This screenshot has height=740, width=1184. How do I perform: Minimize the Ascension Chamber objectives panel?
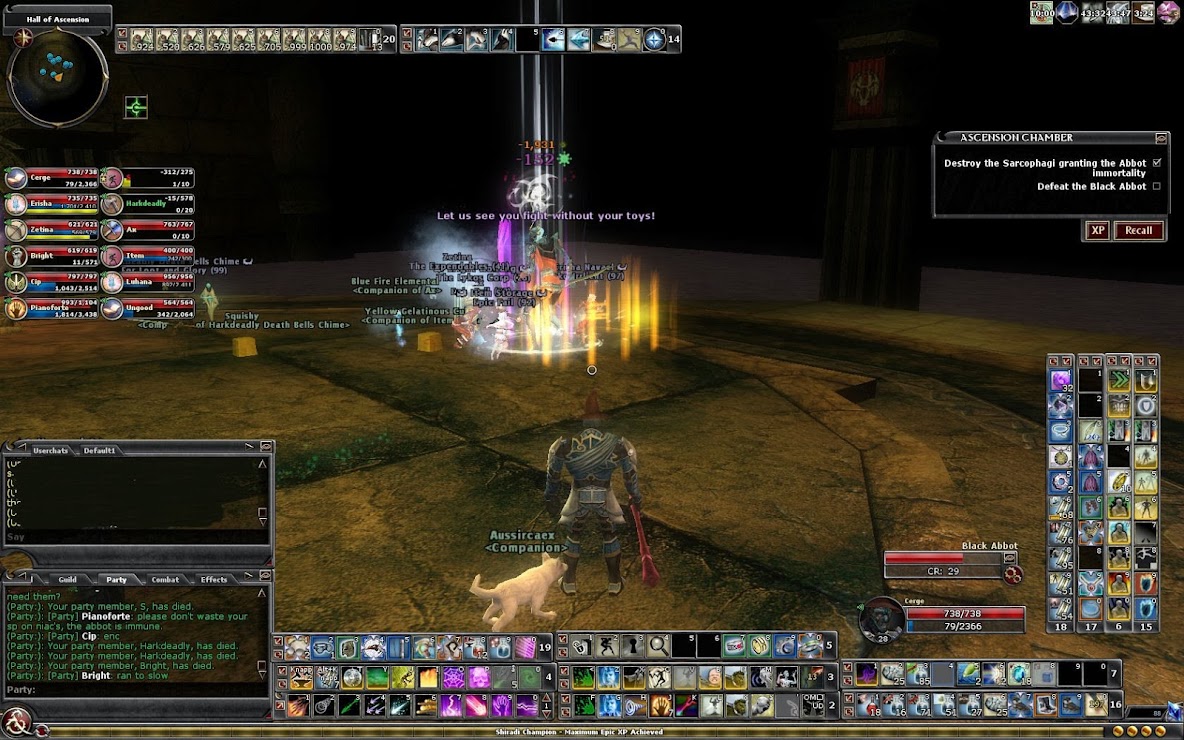click(1161, 138)
